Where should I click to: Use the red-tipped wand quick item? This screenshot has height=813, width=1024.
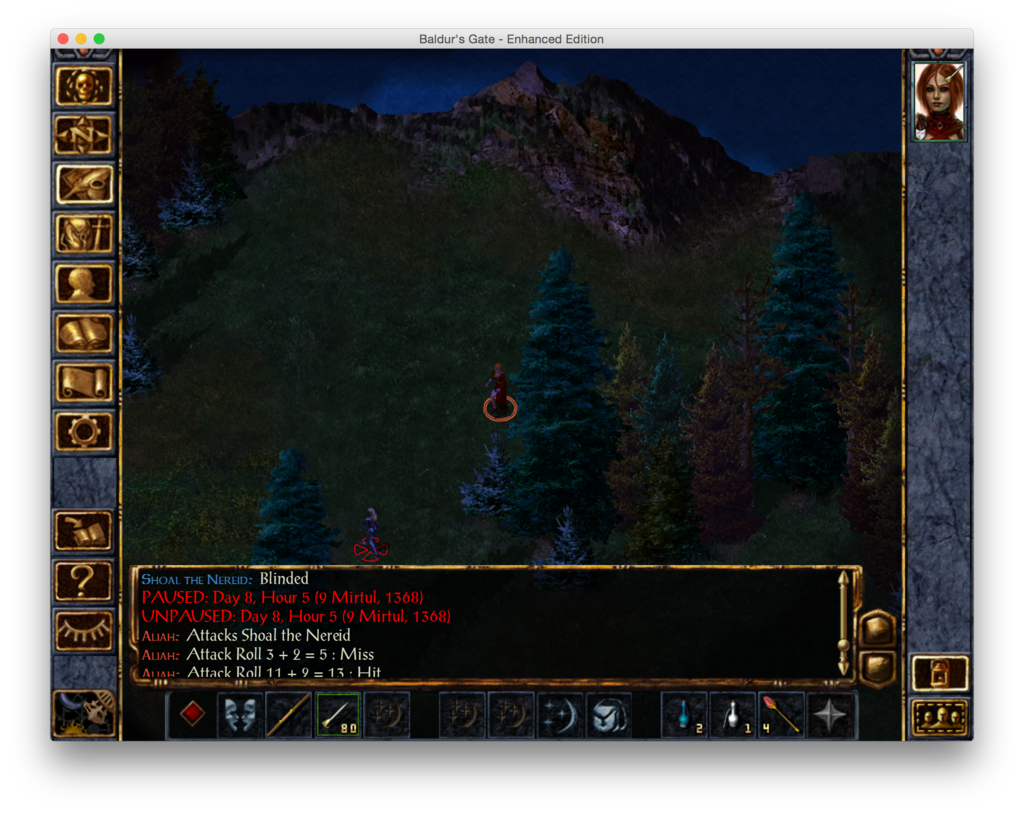pos(782,715)
